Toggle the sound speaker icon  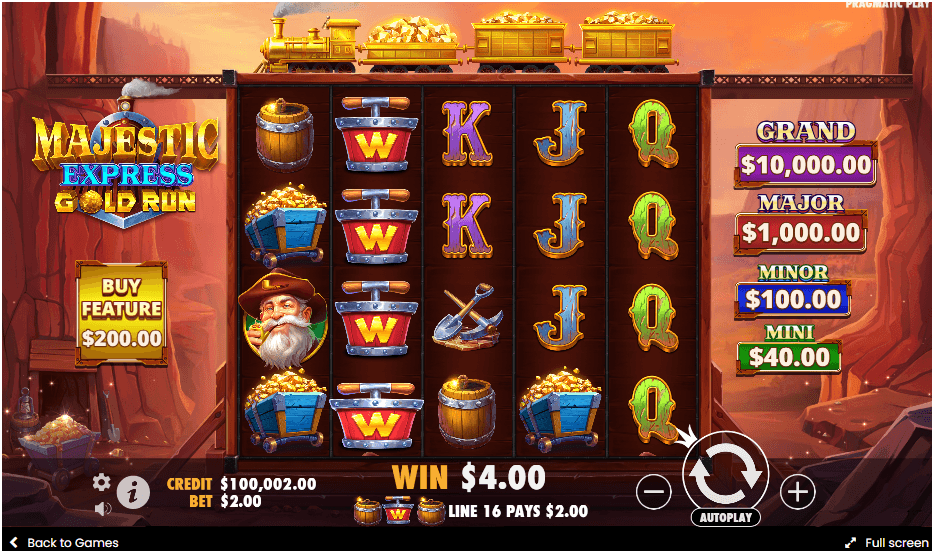pyautogui.click(x=101, y=508)
